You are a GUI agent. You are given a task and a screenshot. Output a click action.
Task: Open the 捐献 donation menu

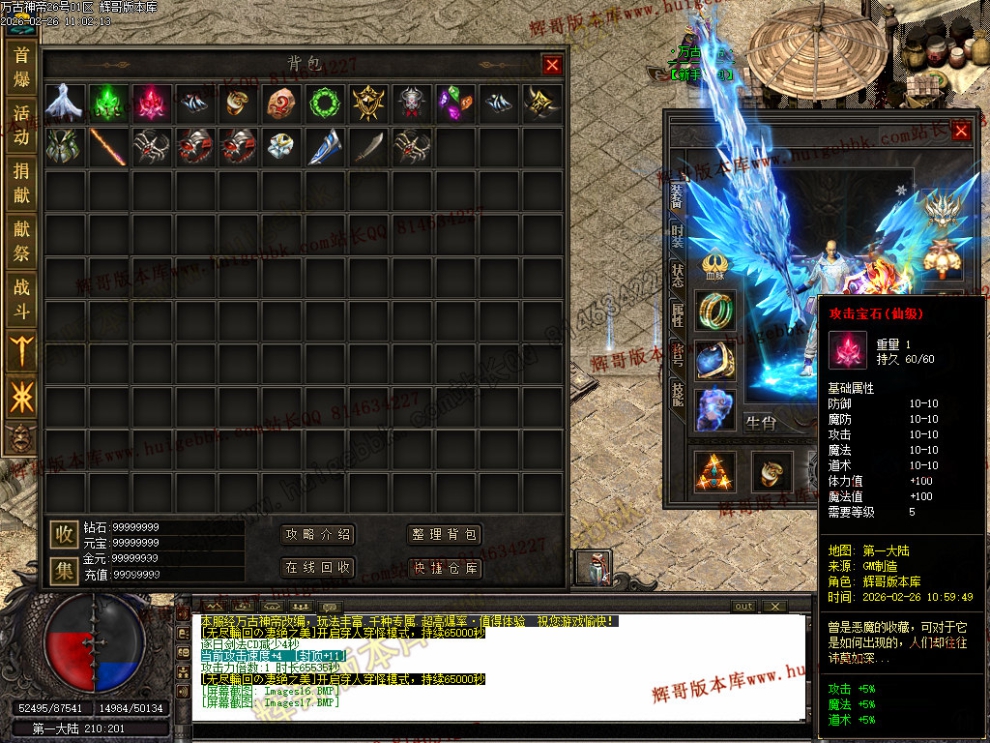(x=21, y=183)
